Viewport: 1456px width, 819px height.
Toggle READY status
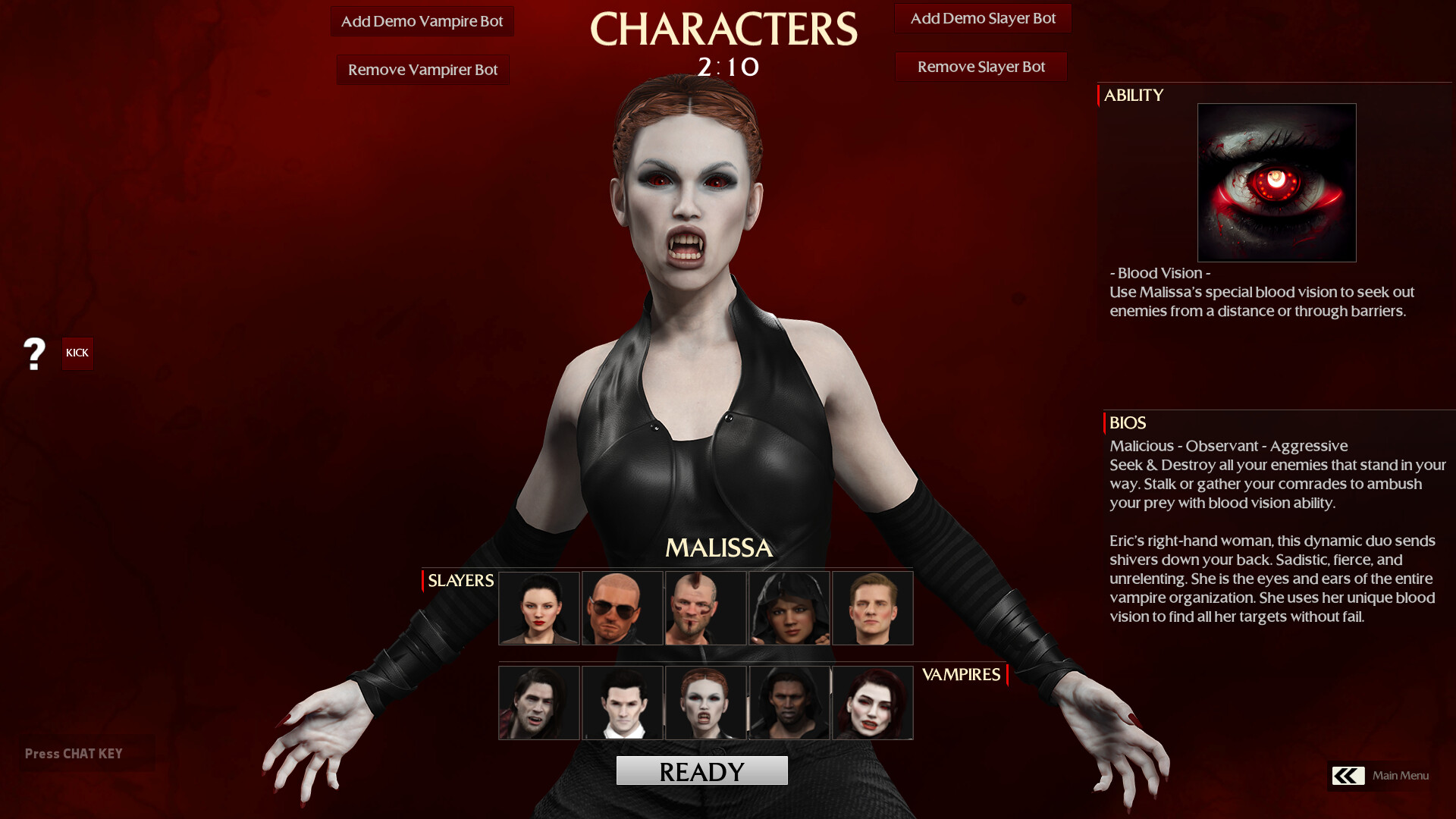701,770
